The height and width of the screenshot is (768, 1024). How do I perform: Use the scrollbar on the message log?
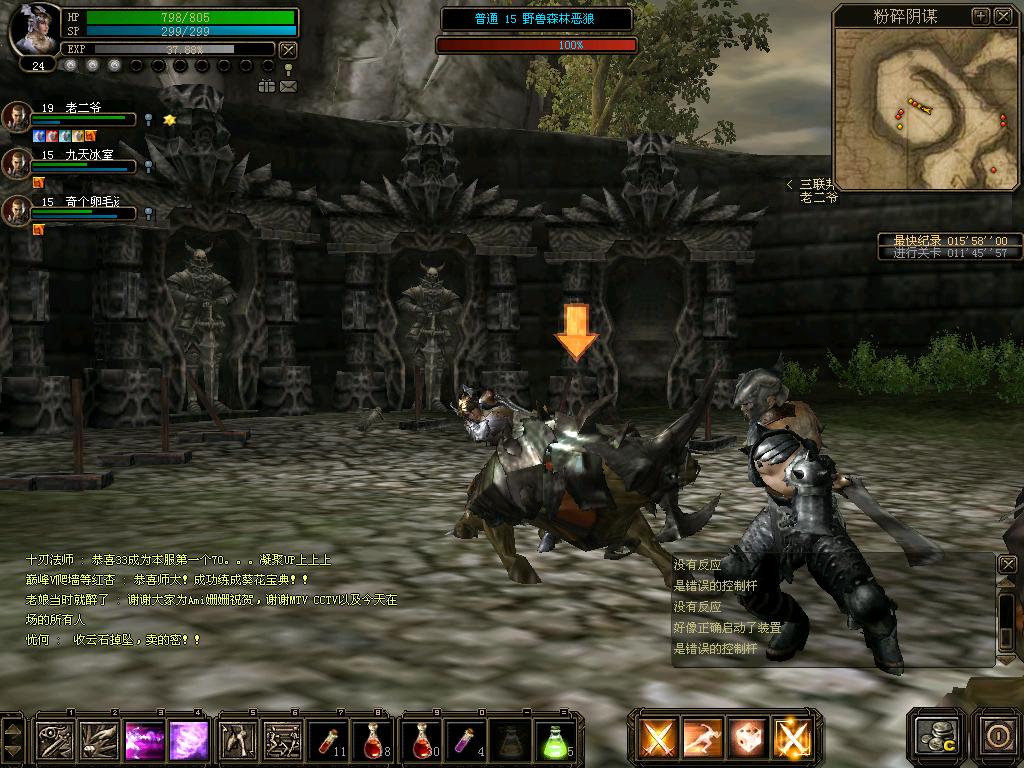click(x=1007, y=620)
